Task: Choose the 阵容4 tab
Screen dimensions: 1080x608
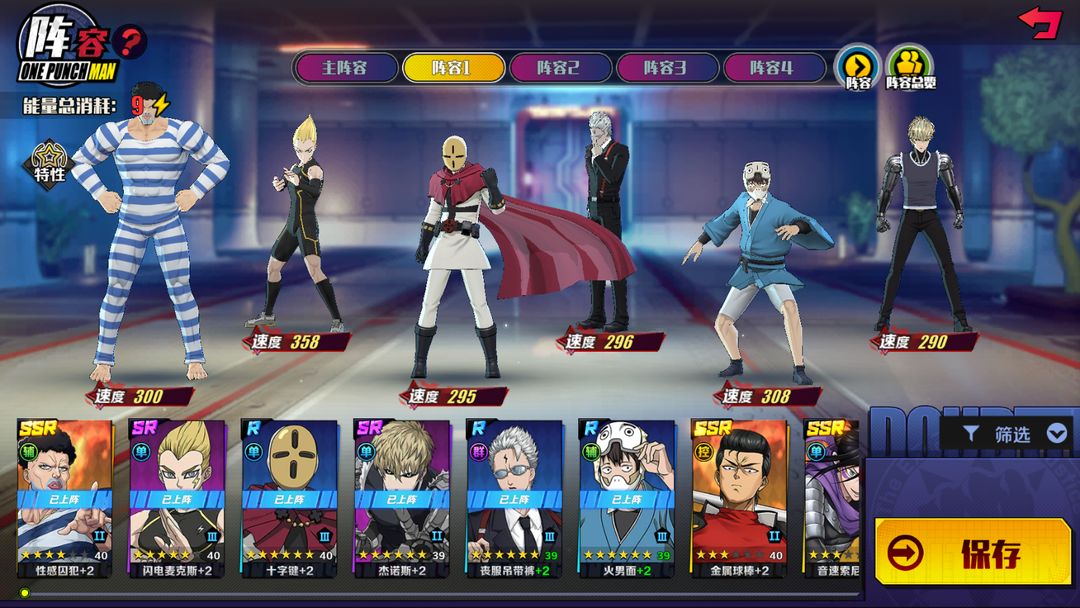Action: pos(772,68)
